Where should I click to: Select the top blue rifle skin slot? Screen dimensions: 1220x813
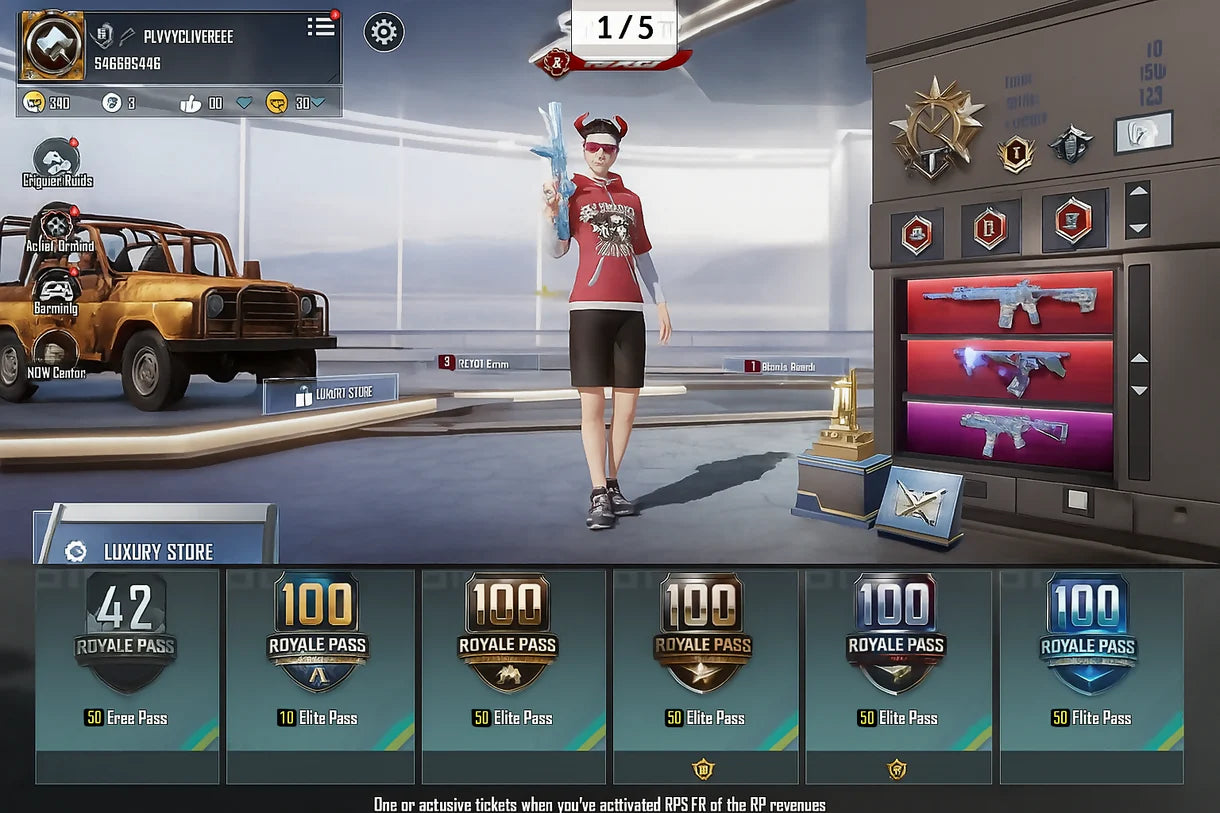1009,301
